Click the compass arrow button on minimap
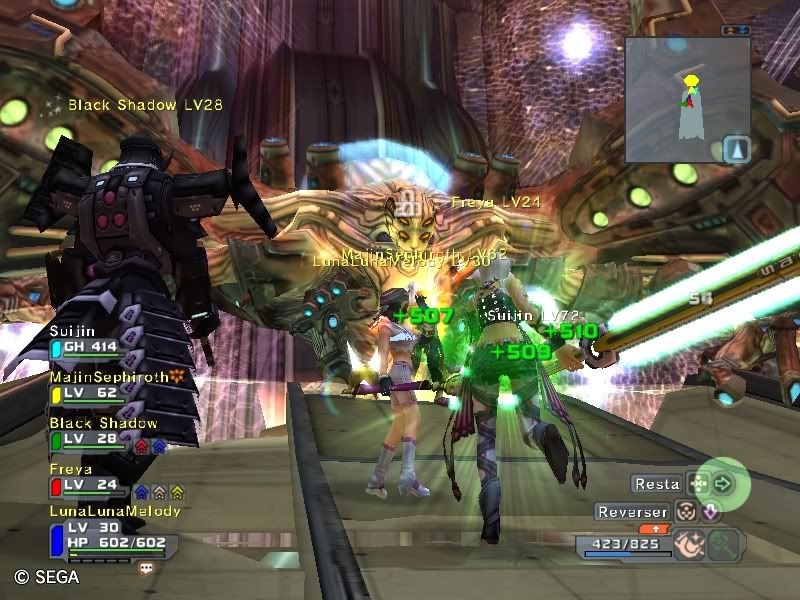Screen dimensions: 800x600 pyautogui.click(x=736, y=149)
